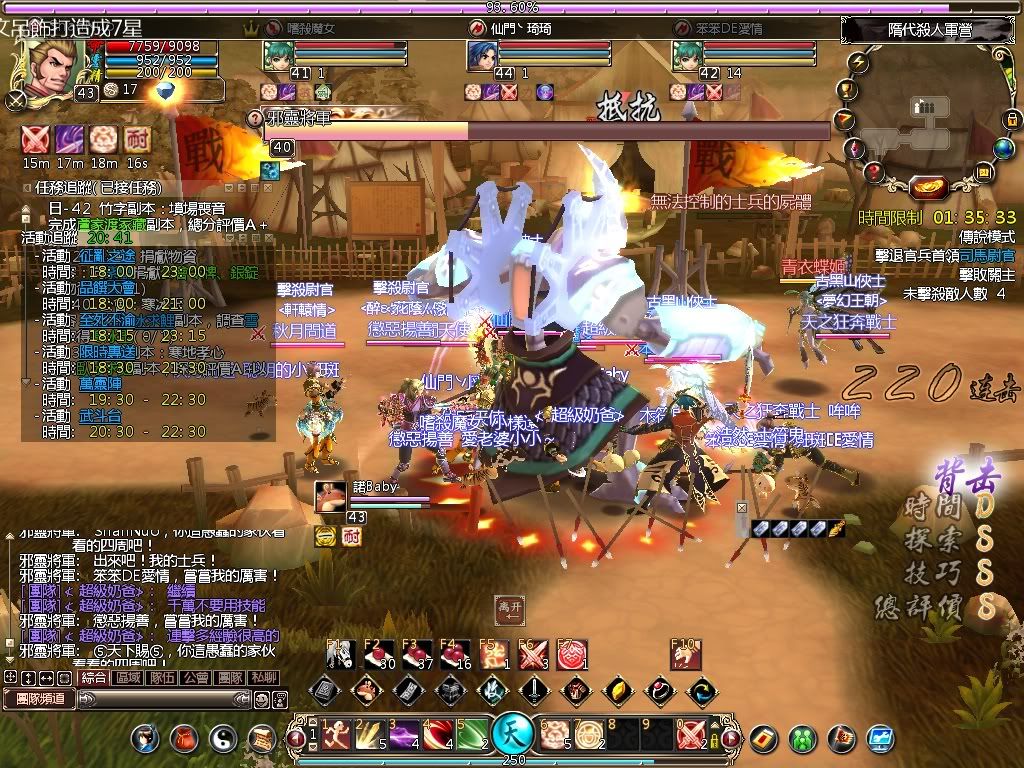Open the green people icon in bottom menu
Screen dimensions: 1024x768
click(x=803, y=739)
